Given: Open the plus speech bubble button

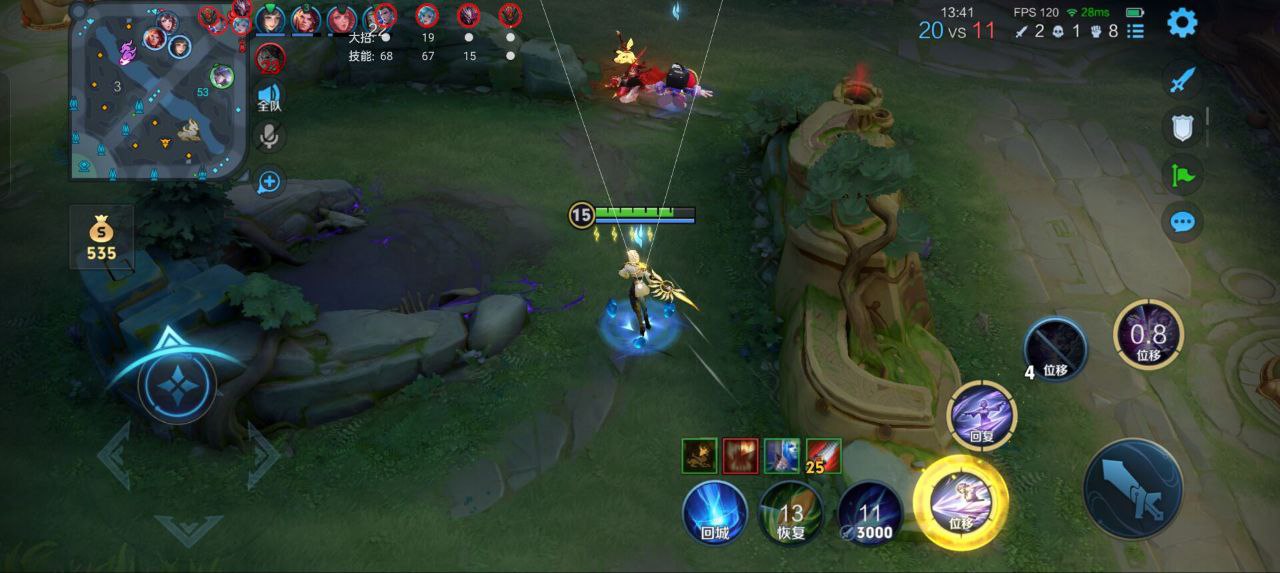Looking at the screenshot, I should [x=270, y=182].
